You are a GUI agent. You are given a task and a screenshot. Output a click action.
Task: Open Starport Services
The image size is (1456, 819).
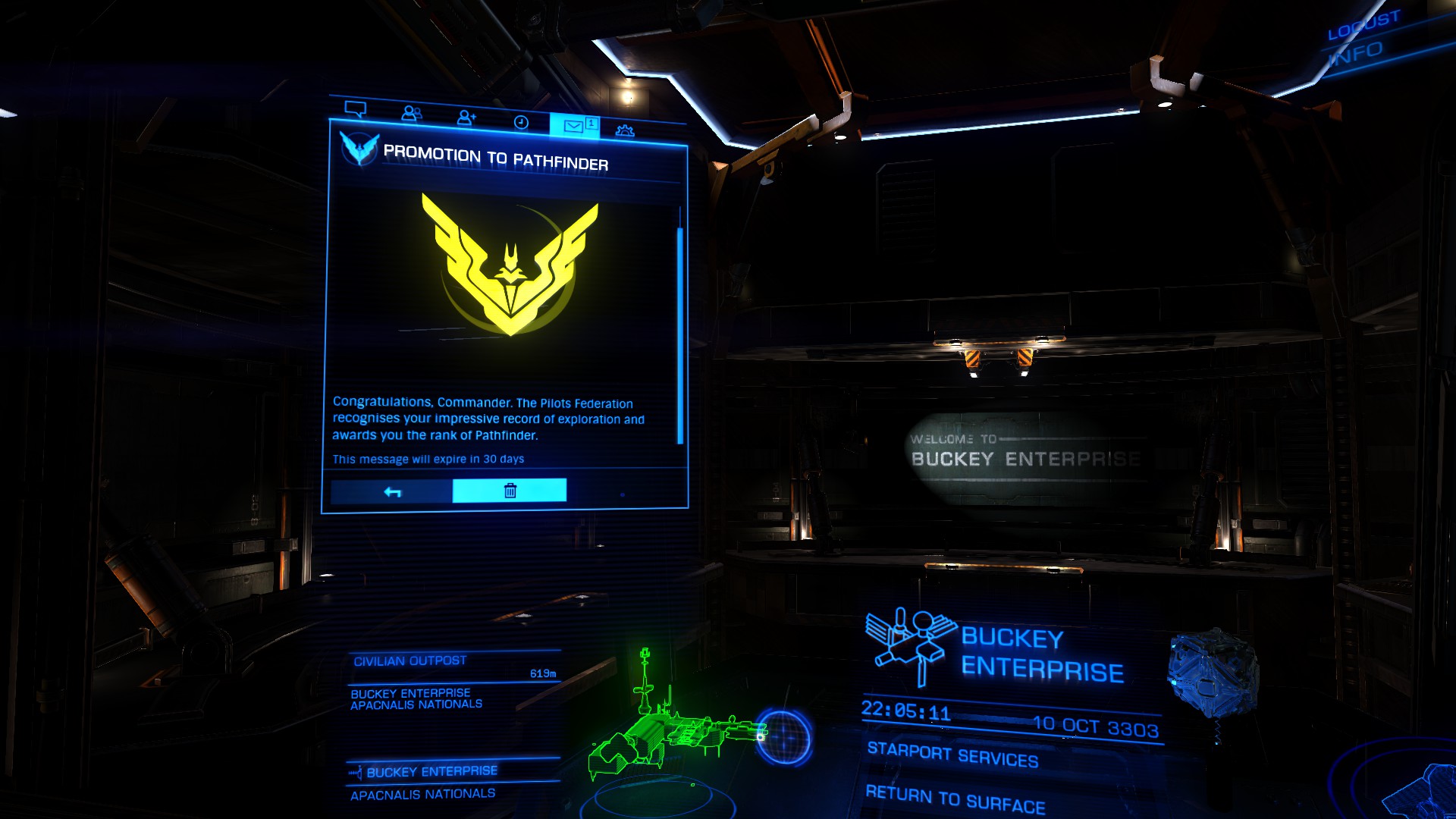(x=952, y=755)
